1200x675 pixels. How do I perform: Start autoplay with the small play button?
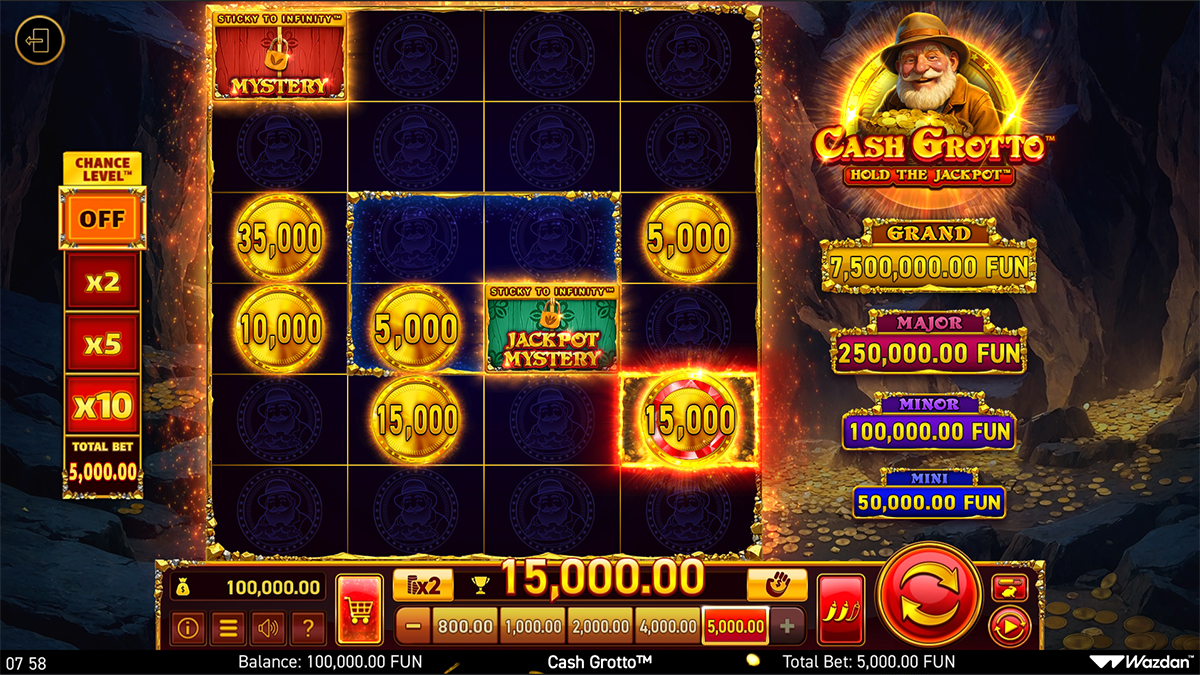tap(1009, 627)
